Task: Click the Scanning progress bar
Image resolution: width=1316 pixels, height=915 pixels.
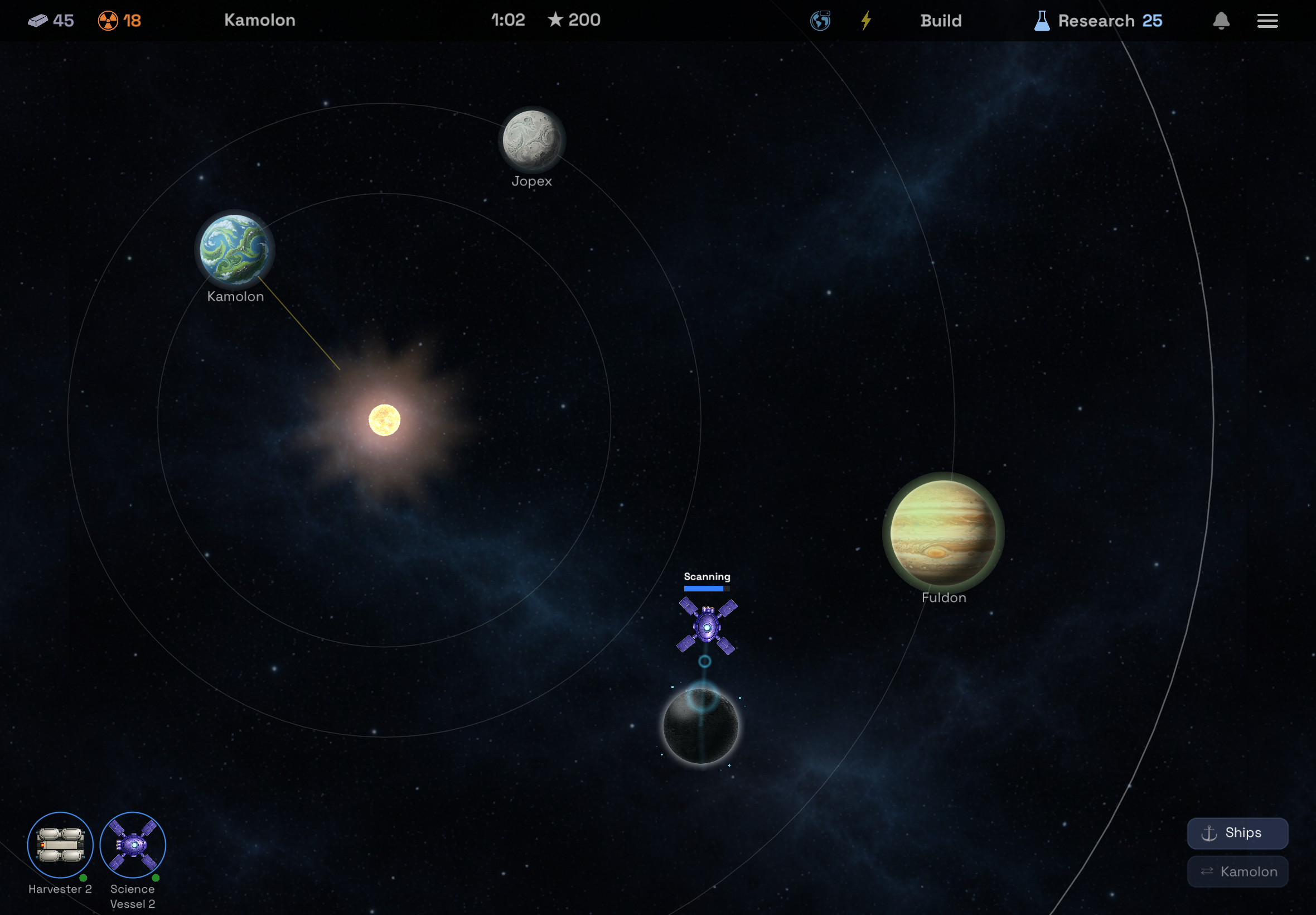Action: click(x=707, y=589)
